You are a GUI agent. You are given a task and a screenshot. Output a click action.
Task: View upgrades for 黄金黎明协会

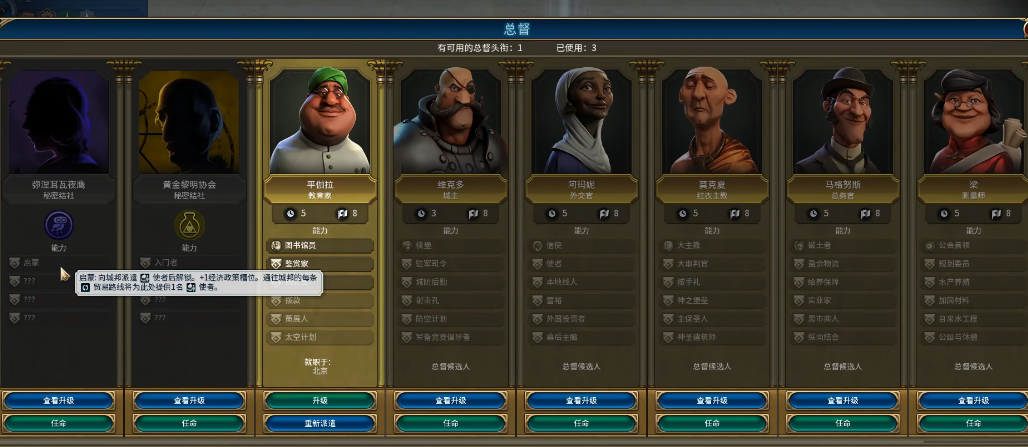pyautogui.click(x=189, y=401)
